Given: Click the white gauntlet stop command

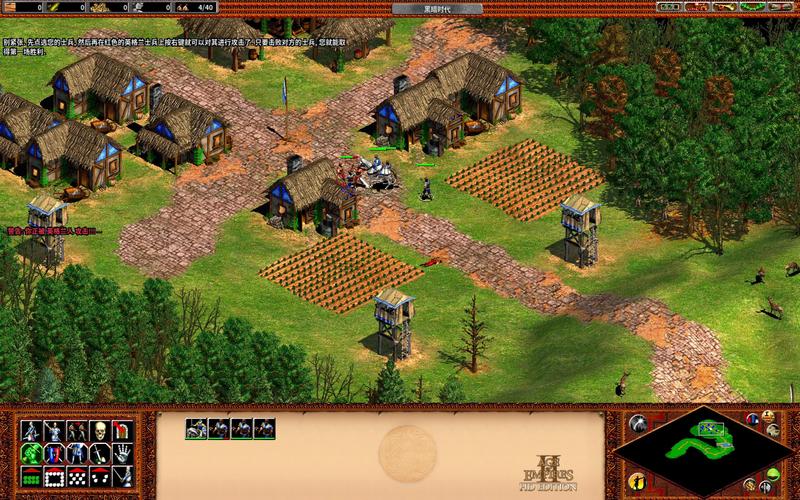Looking at the screenshot, I should (124, 453).
